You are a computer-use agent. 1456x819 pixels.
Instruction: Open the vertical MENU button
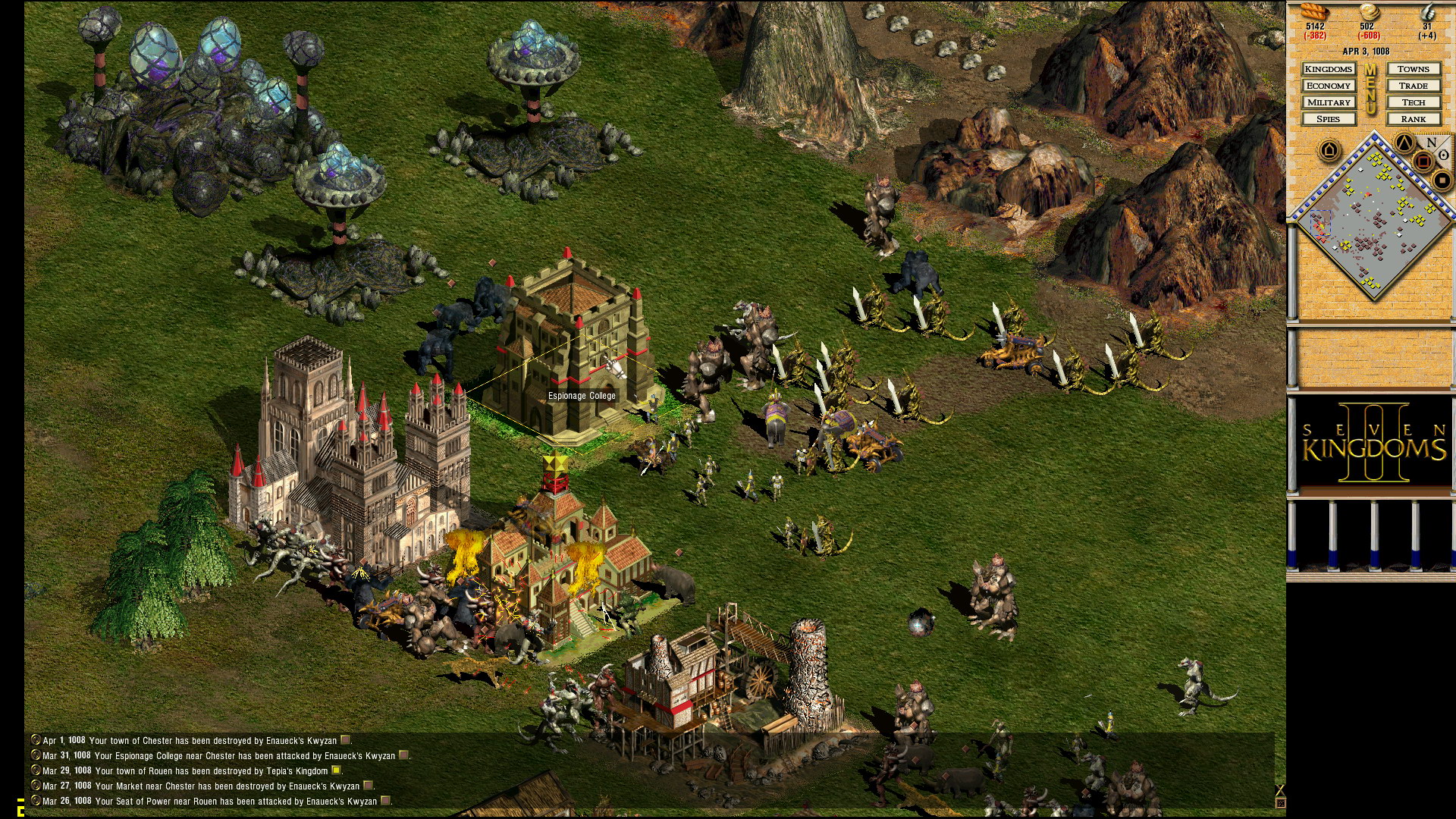coord(1370,91)
